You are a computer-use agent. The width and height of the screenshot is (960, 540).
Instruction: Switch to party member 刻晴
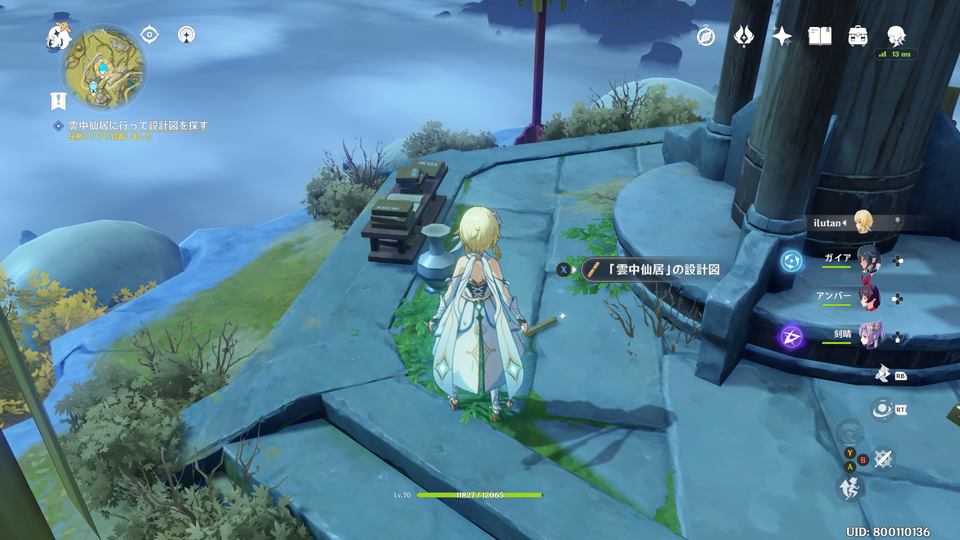868,336
